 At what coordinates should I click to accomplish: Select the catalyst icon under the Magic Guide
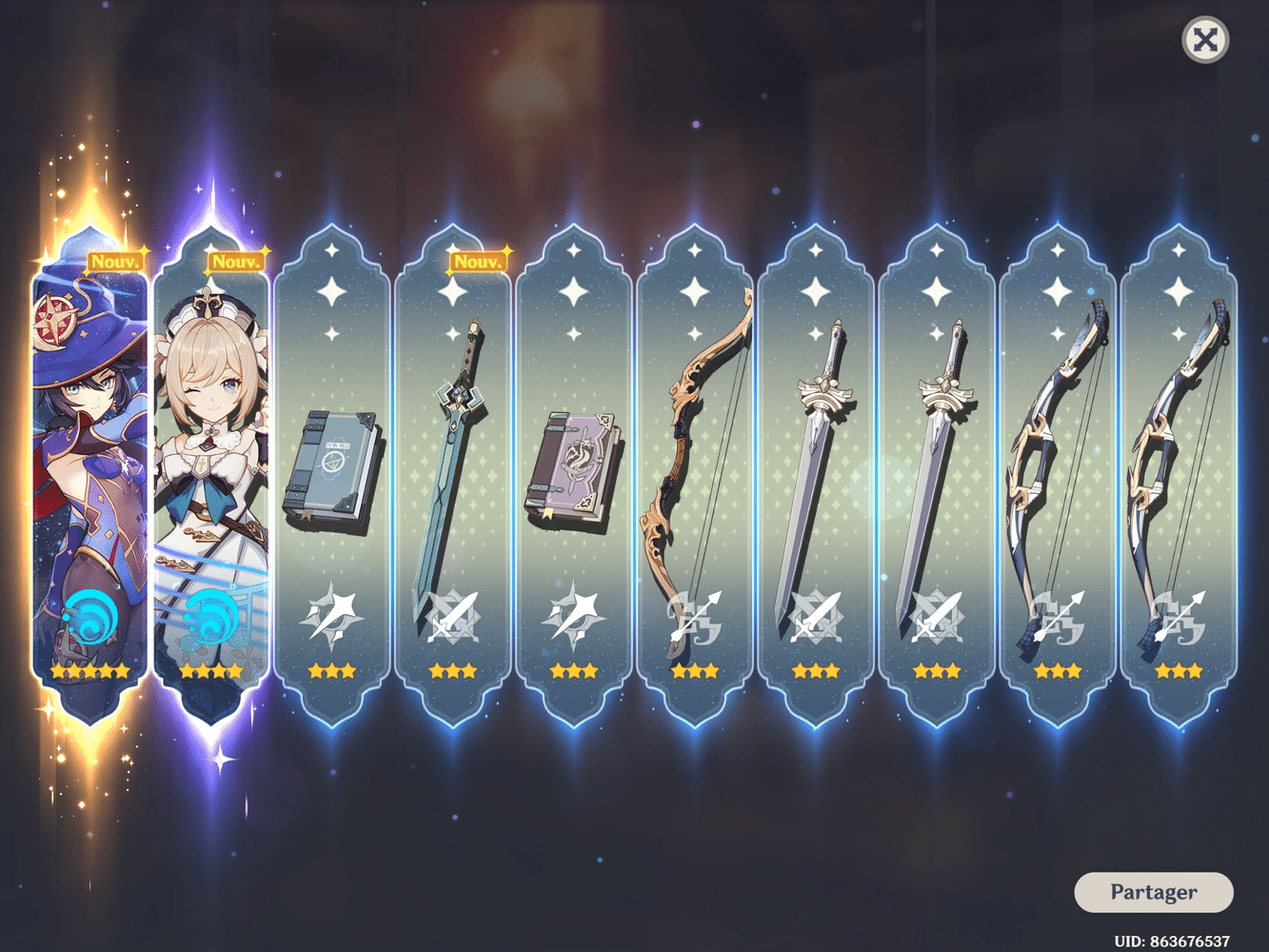pos(330,617)
